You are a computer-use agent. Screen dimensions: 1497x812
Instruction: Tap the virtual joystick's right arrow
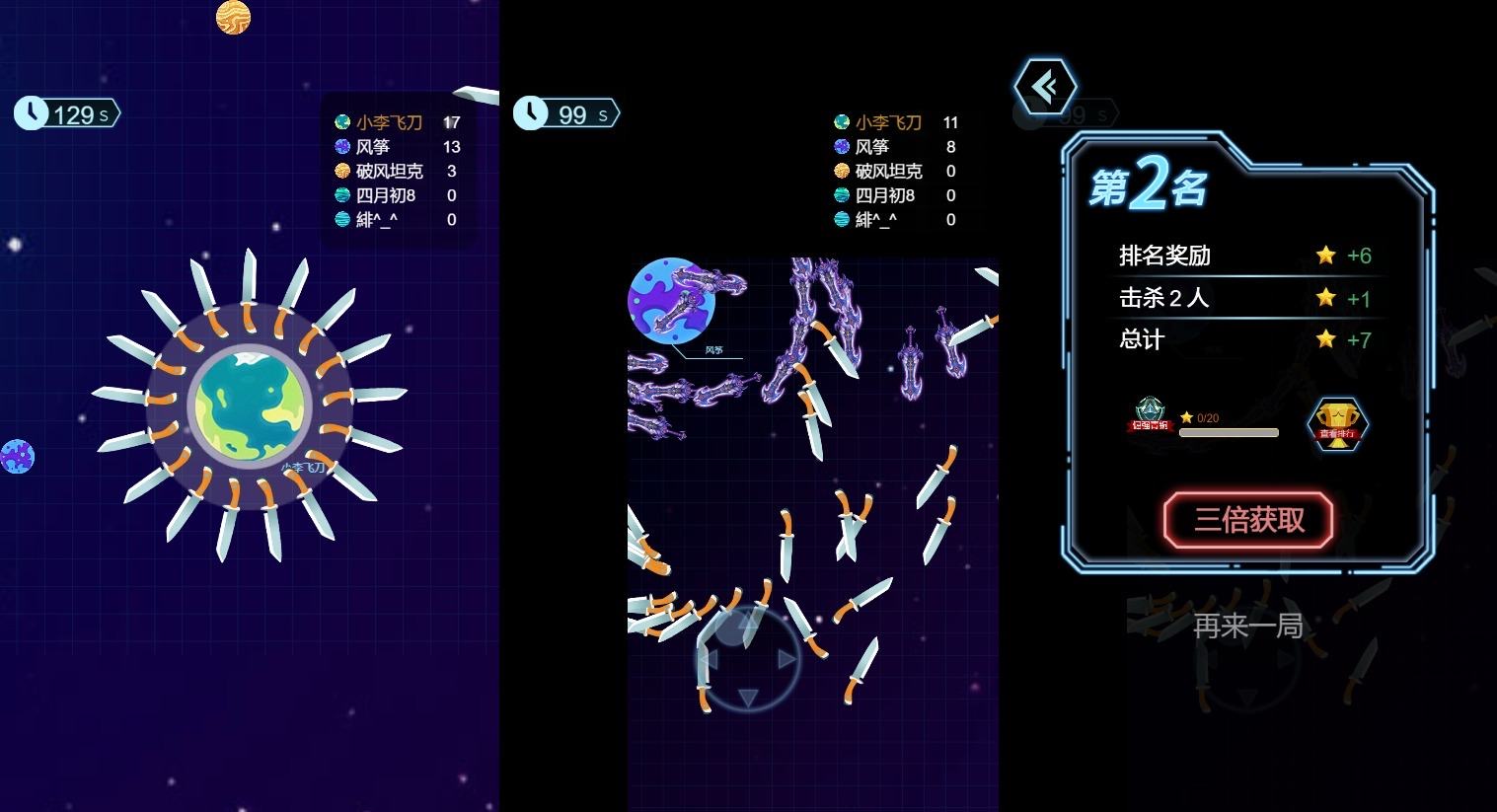coord(786,659)
